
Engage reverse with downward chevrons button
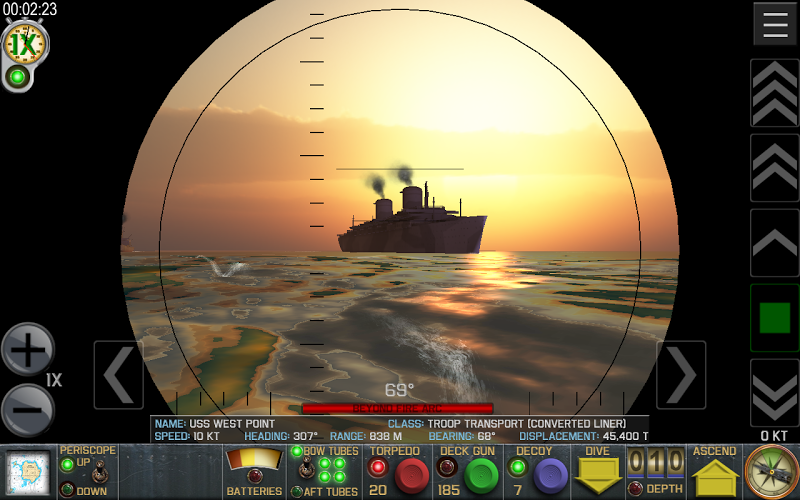(x=775, y=393)
